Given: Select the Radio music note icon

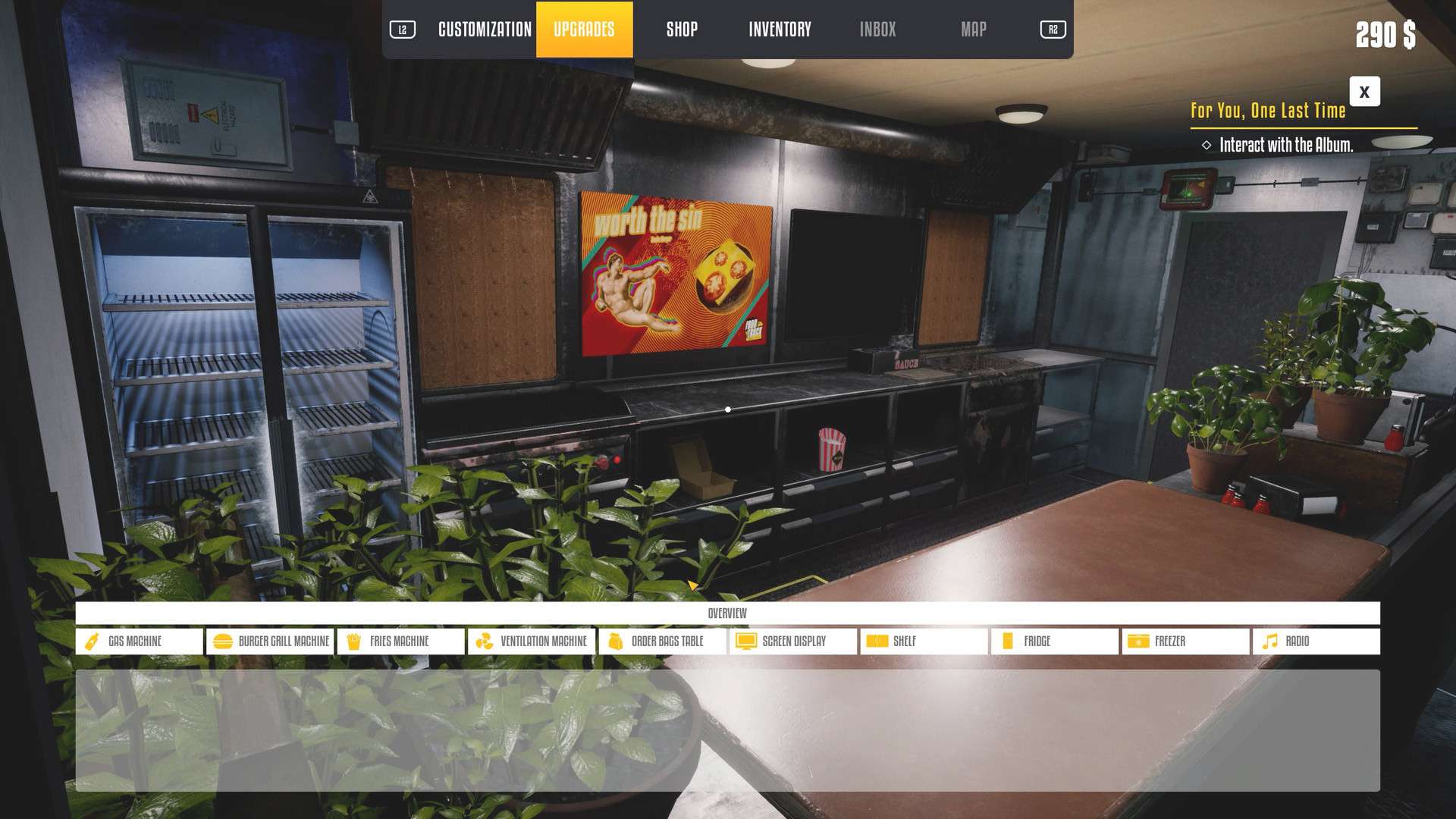Looking at the screenshot, I should click(1269, 641).
